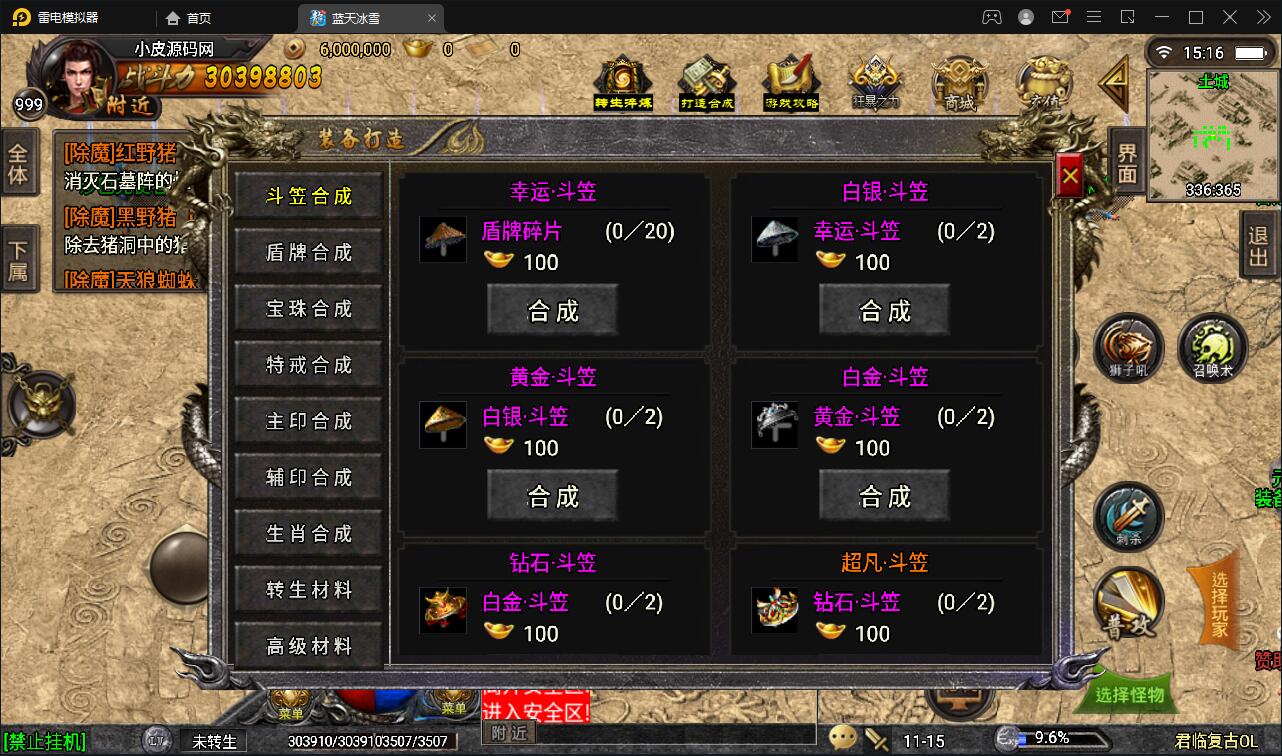Select the 全体 chat channel tab
This screenshot has height=756, width=1282.
pos(22,164)
